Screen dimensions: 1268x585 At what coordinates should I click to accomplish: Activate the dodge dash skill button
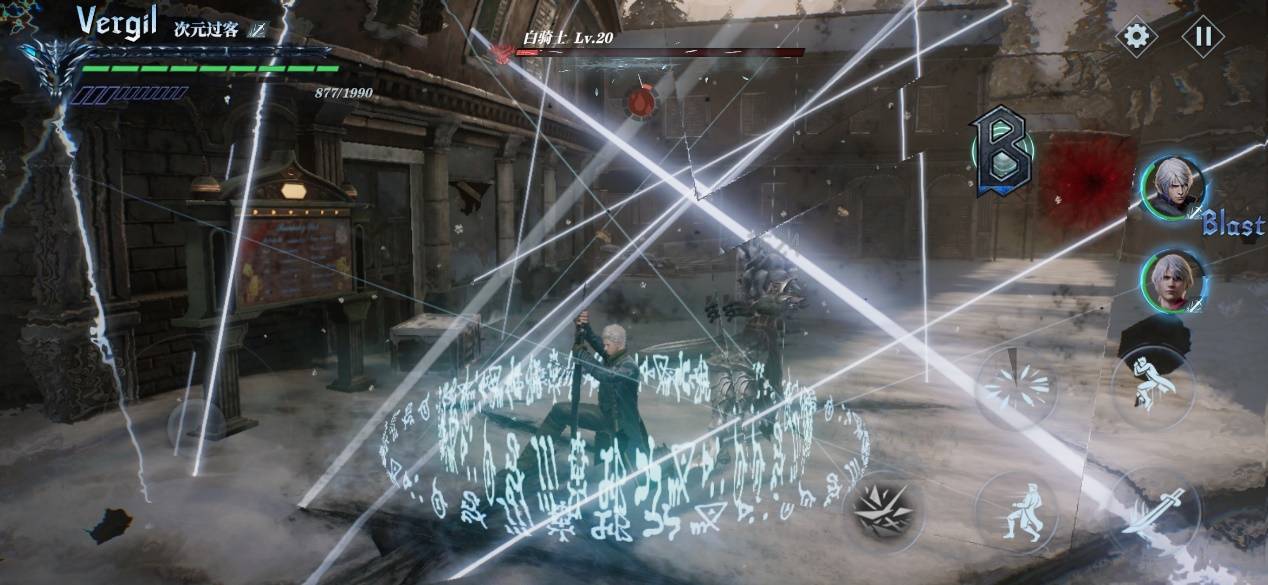1016,512
